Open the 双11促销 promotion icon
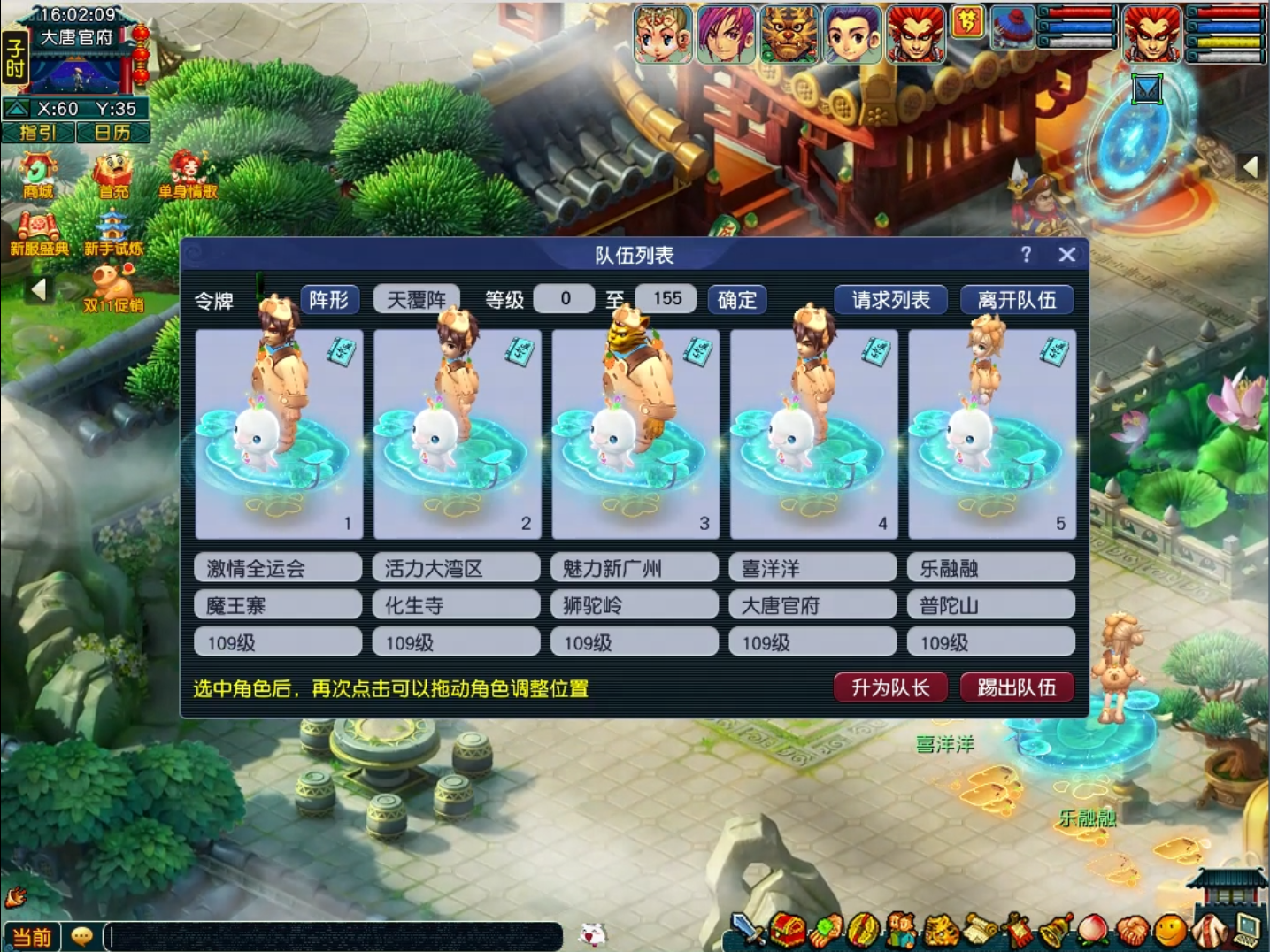This screenshot has height=952, width=1270. coord(112,289)
